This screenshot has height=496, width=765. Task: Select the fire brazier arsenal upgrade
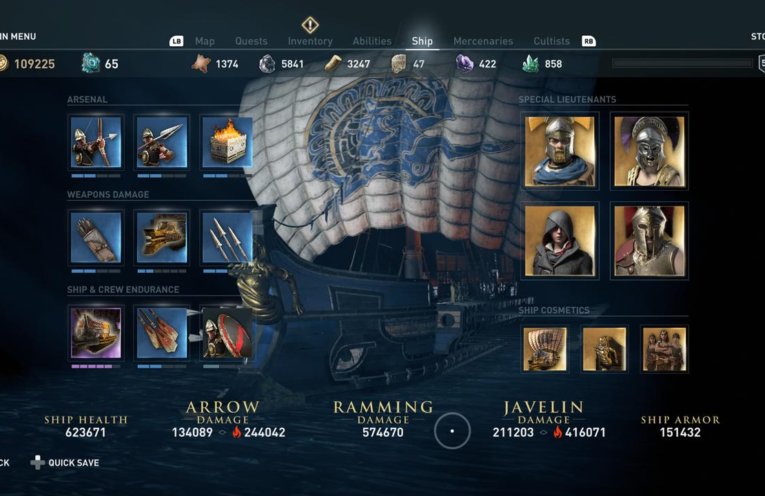coord(226,141)
